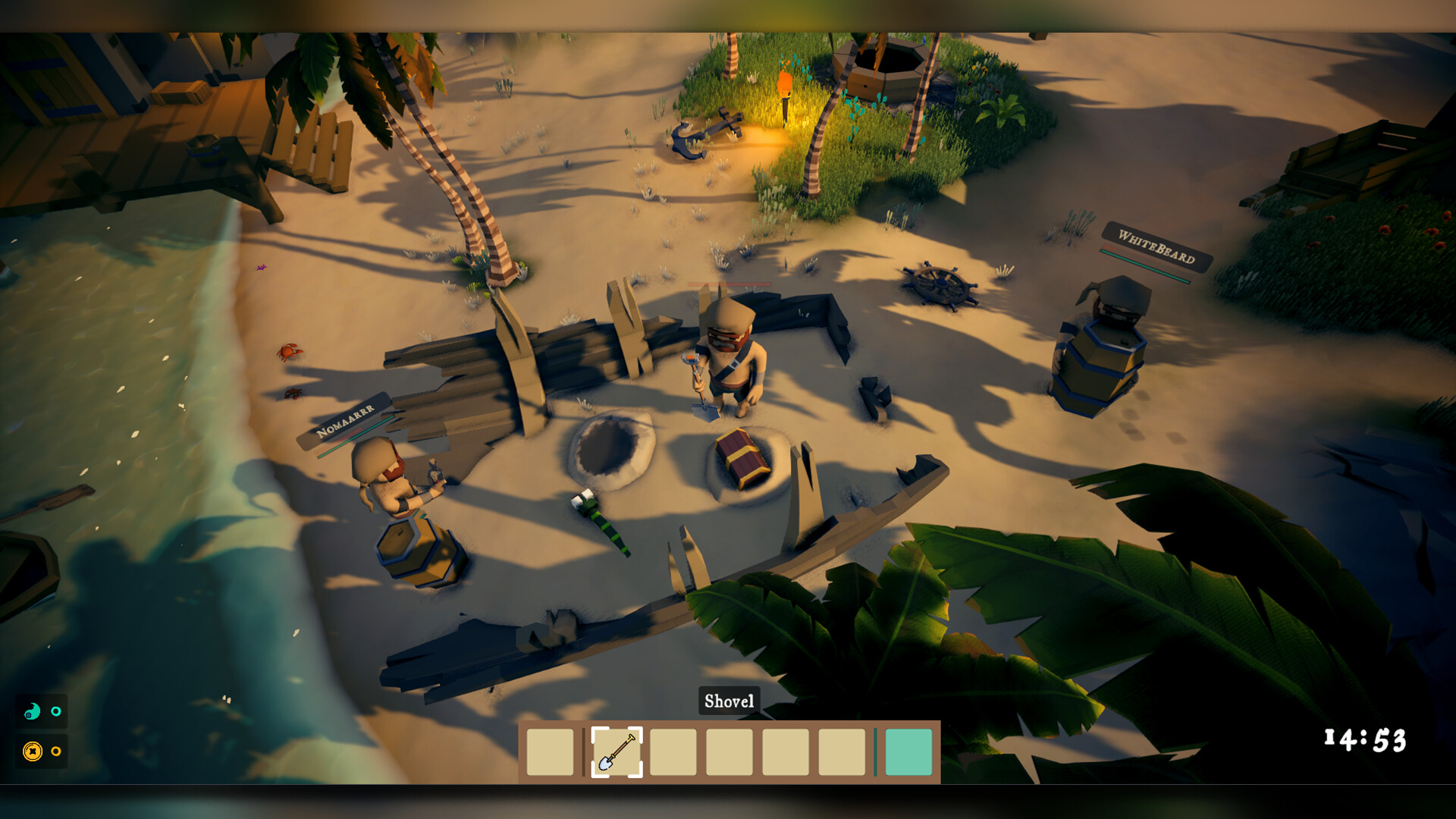Click the Shovel tooltip label
This screenshot has width=1456, height=819.
[x=730, y=701]
